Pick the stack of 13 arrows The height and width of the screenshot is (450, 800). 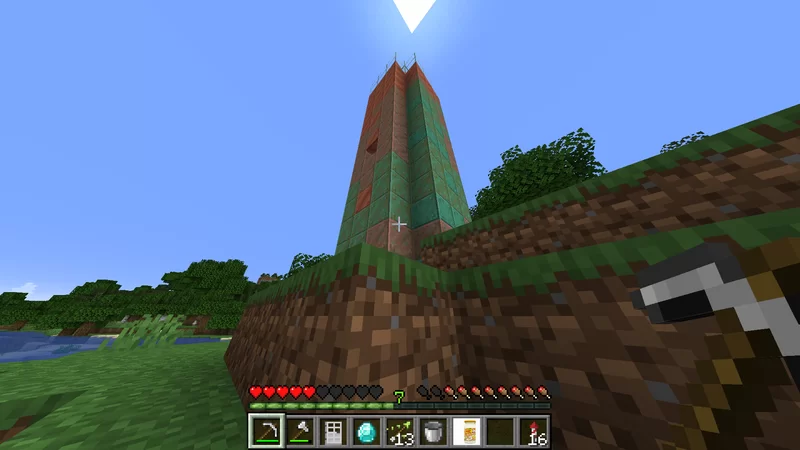400,432
